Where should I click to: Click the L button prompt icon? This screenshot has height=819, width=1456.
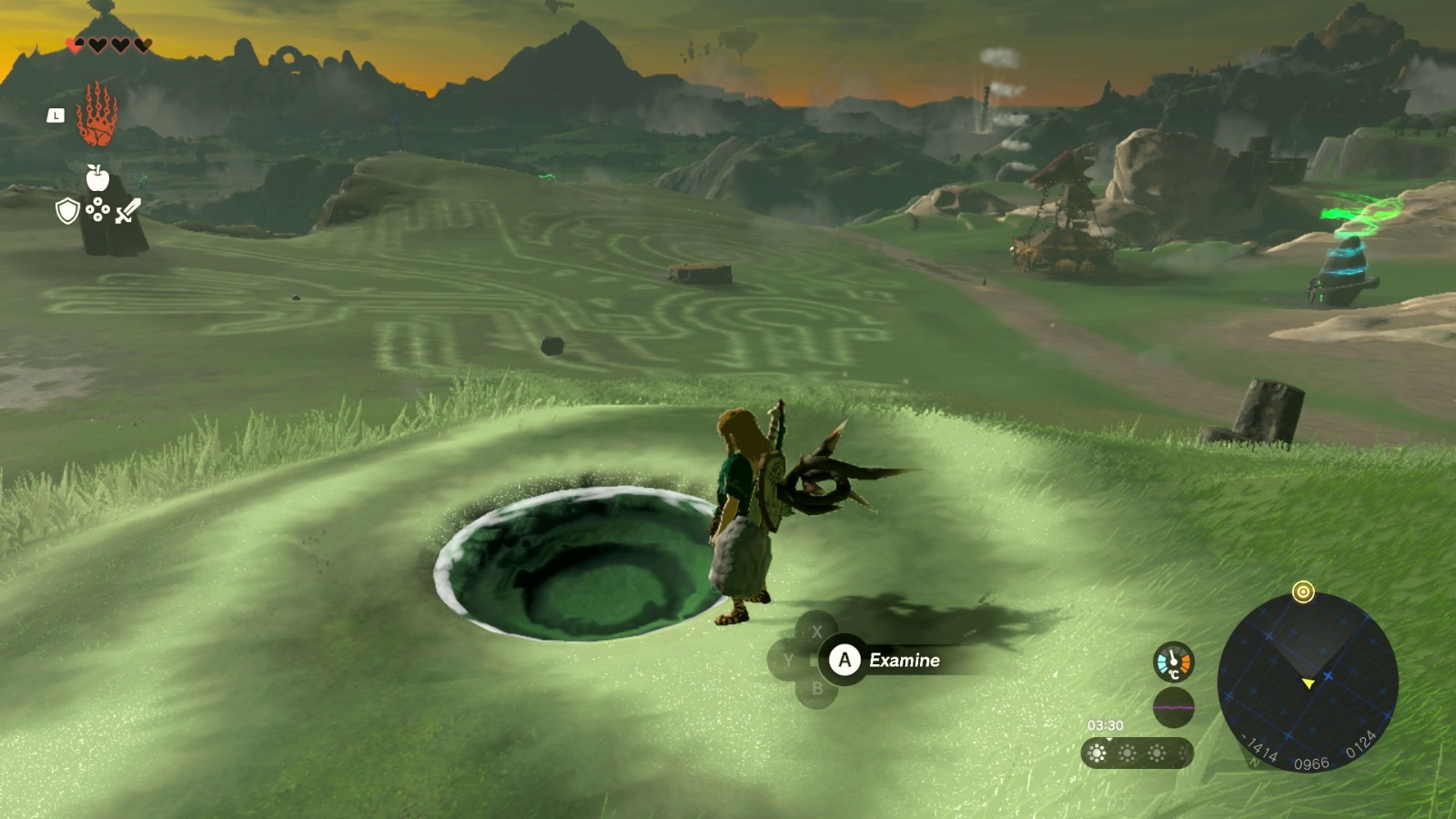(56, 115)
